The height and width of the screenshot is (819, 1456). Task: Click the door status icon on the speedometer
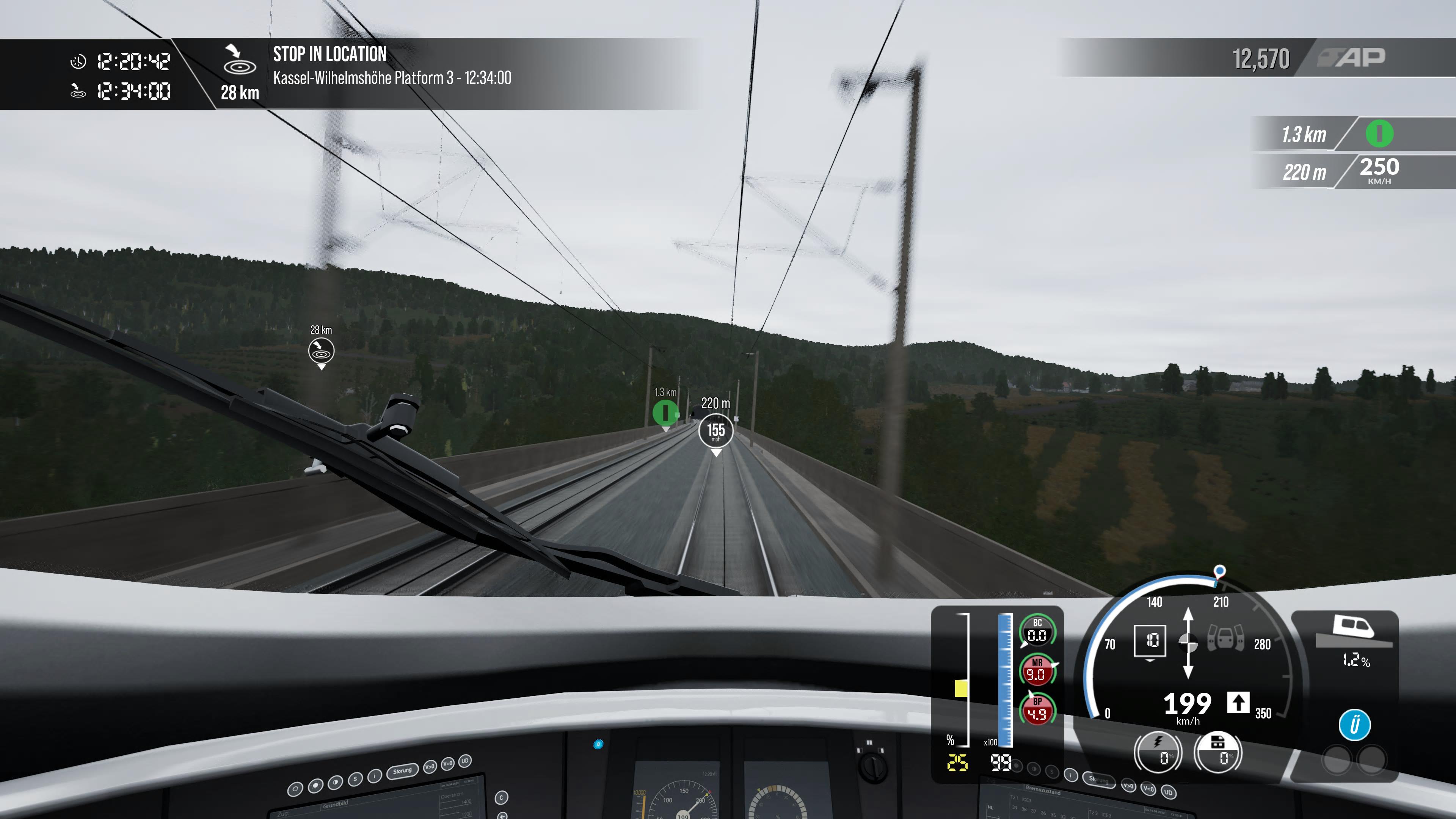tap(1225, 639)
